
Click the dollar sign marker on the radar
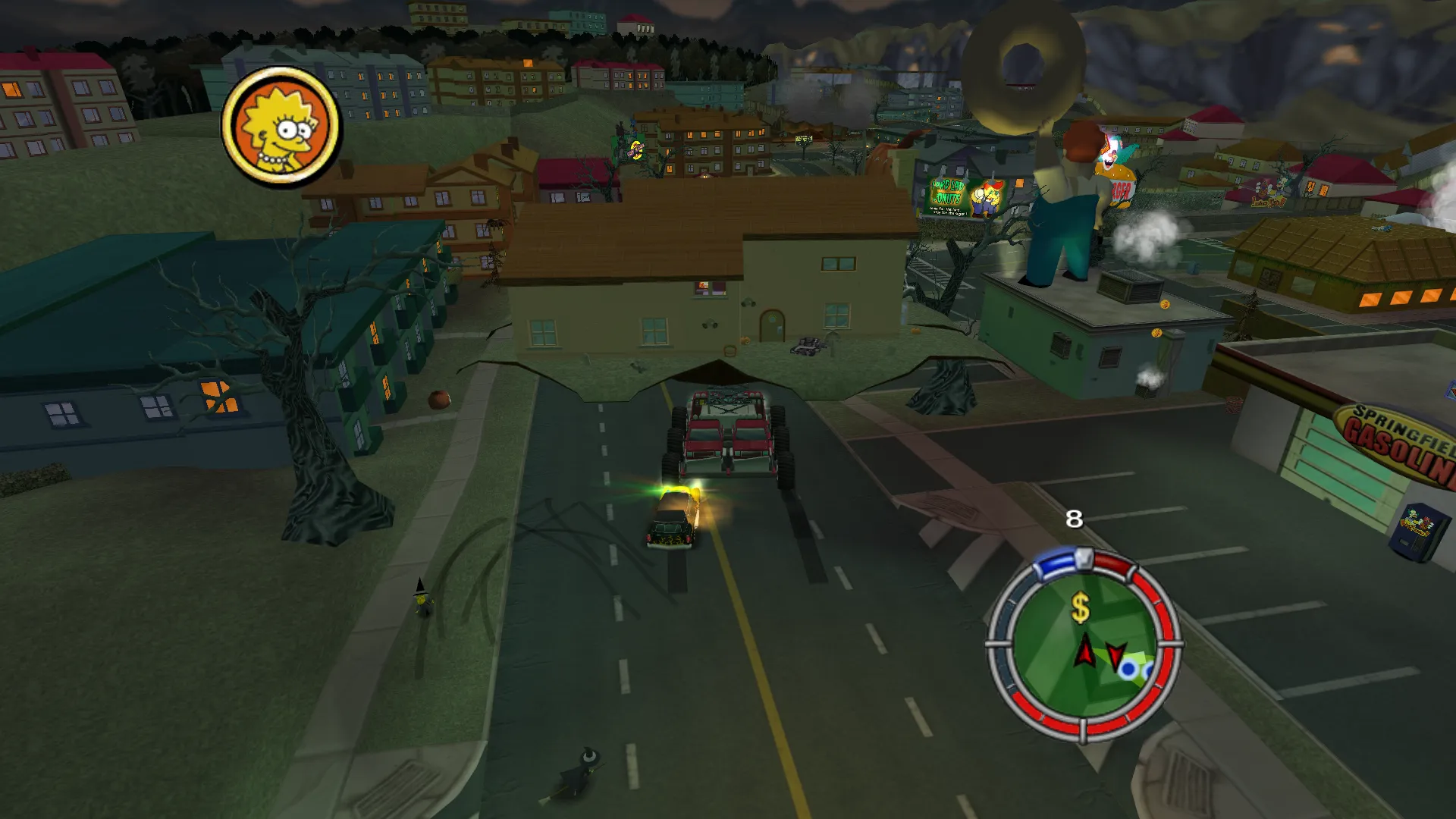[1080, 607]
